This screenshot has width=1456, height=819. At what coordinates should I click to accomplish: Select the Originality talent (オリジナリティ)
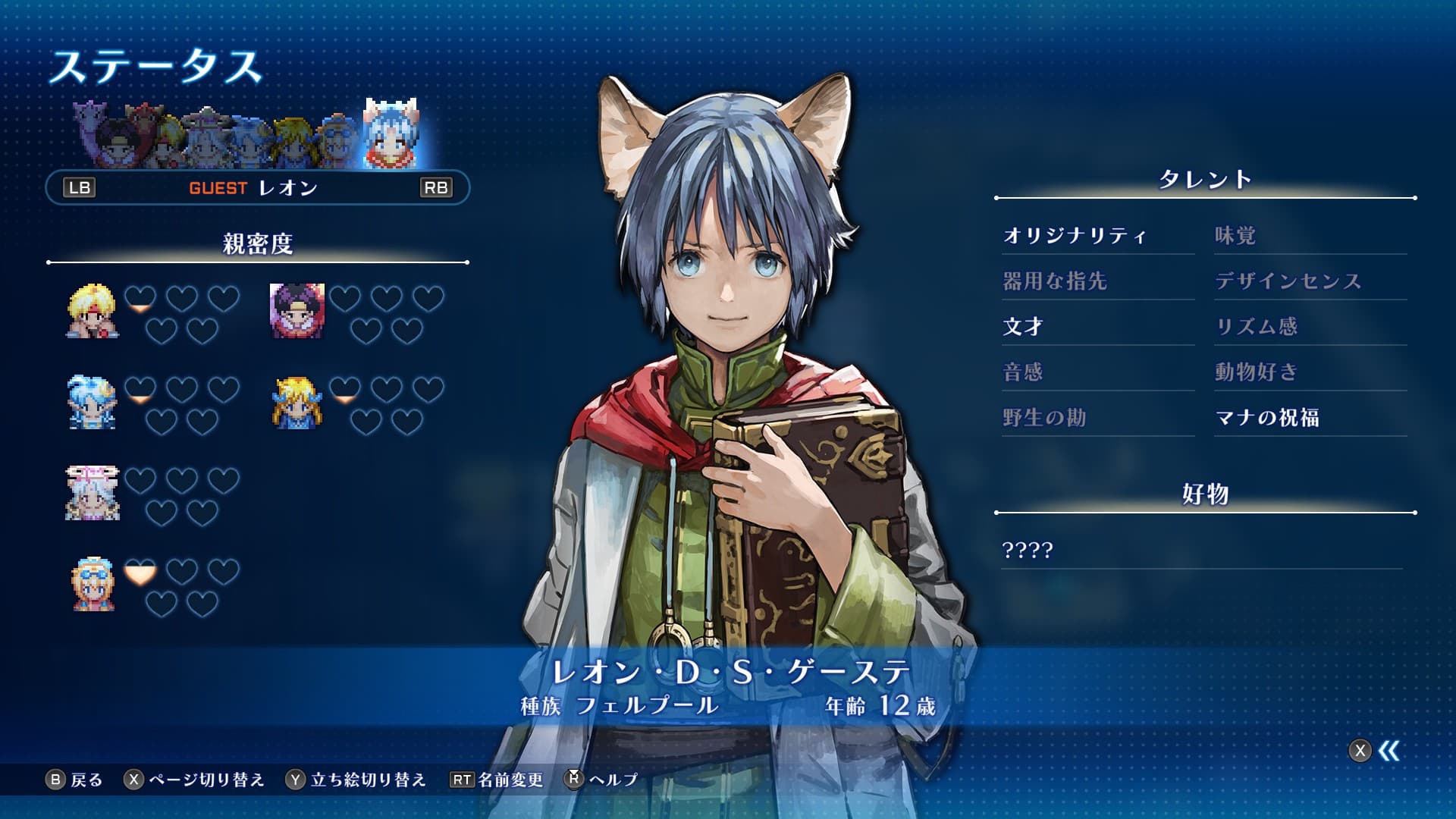click(1074, 236)
